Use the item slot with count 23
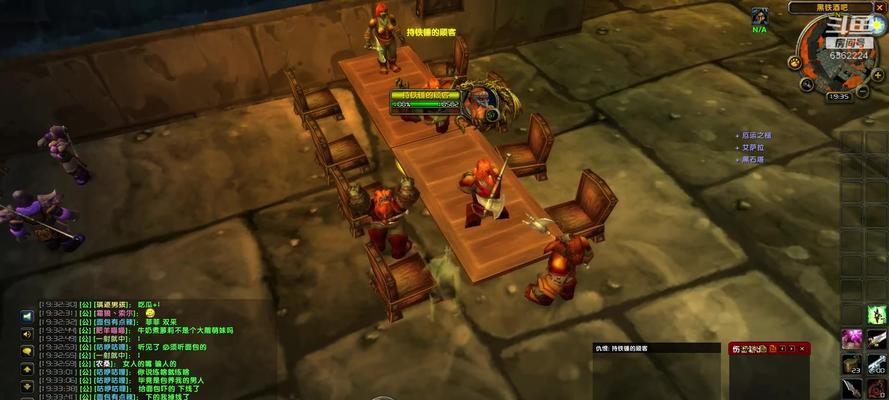This screenshot has width=889, height=400. point(852,364)
